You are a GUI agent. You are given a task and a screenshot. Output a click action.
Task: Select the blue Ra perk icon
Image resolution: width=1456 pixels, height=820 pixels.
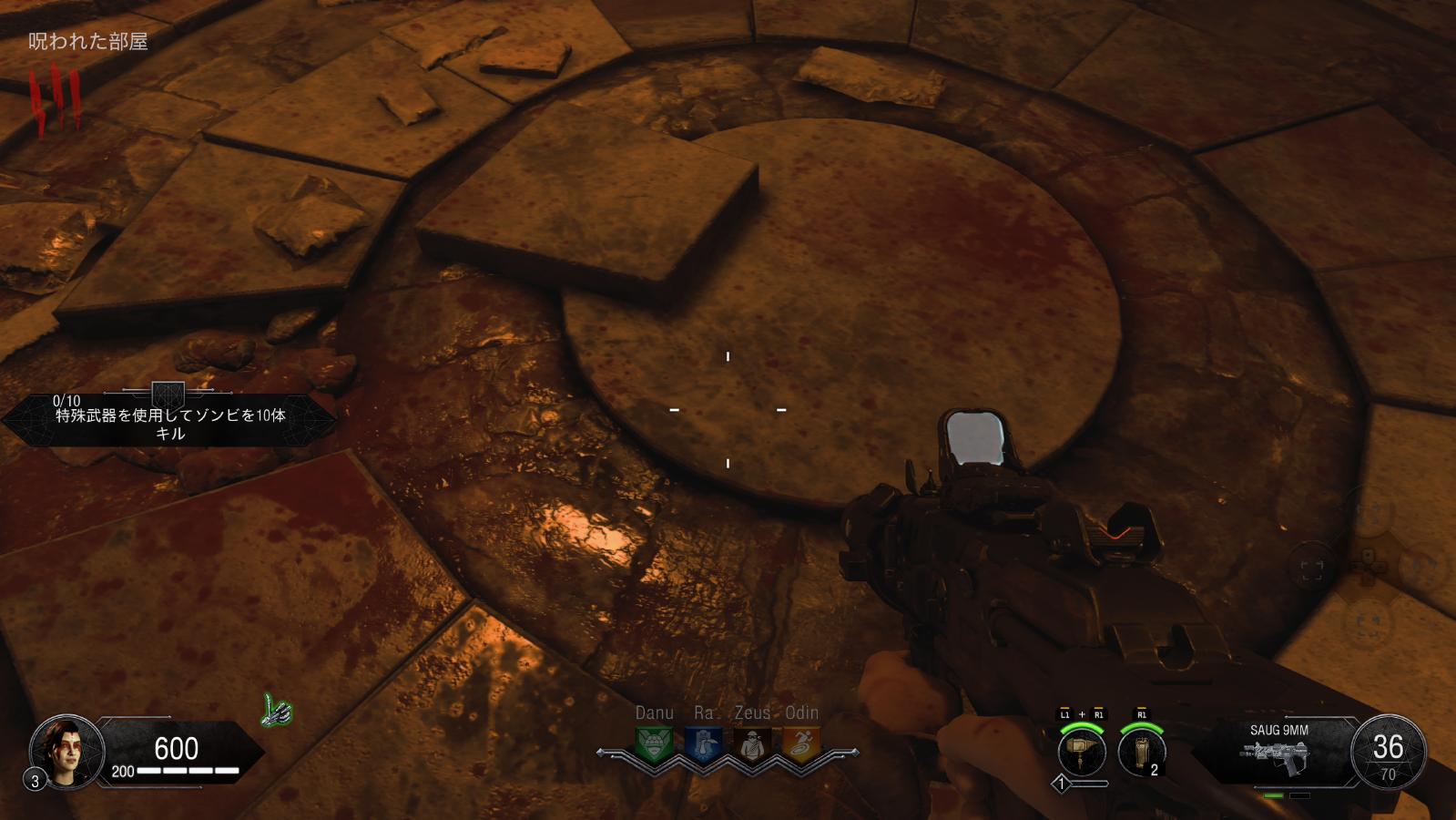pos(703,743)
